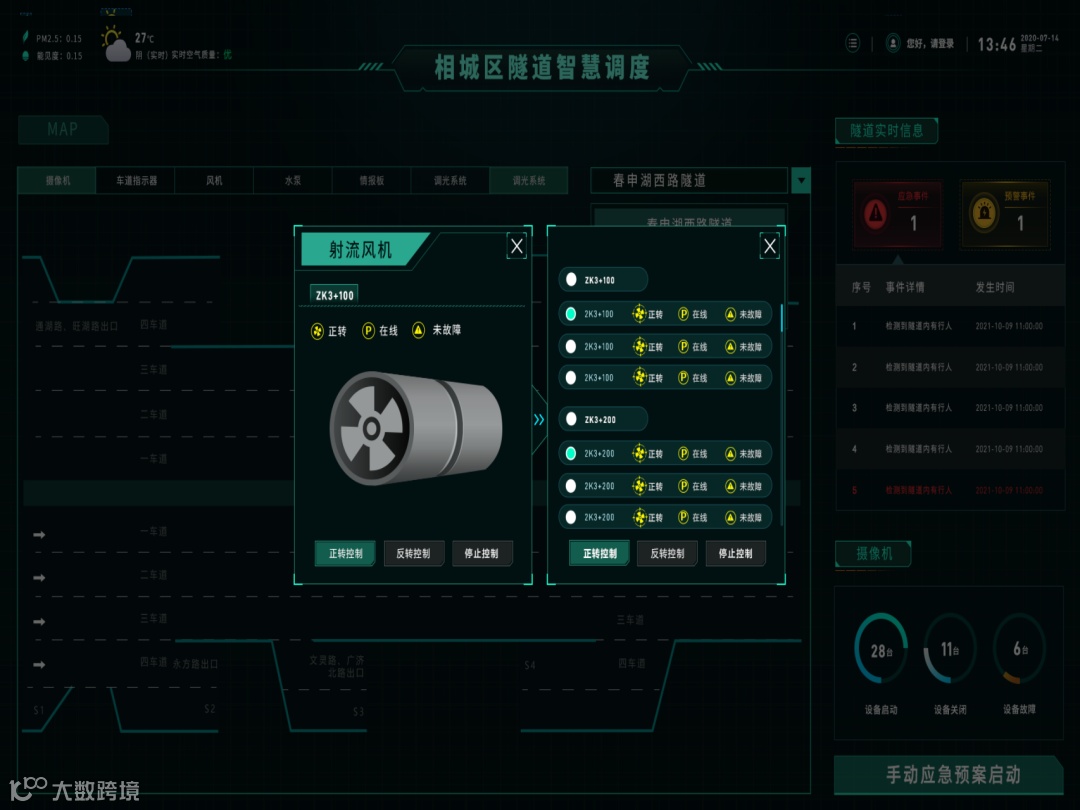Image resolution: width=1080 pixels, height=810 pixels.
Task: Select the ZK3+100 group header radio button
Action: [x=571, y=280]
